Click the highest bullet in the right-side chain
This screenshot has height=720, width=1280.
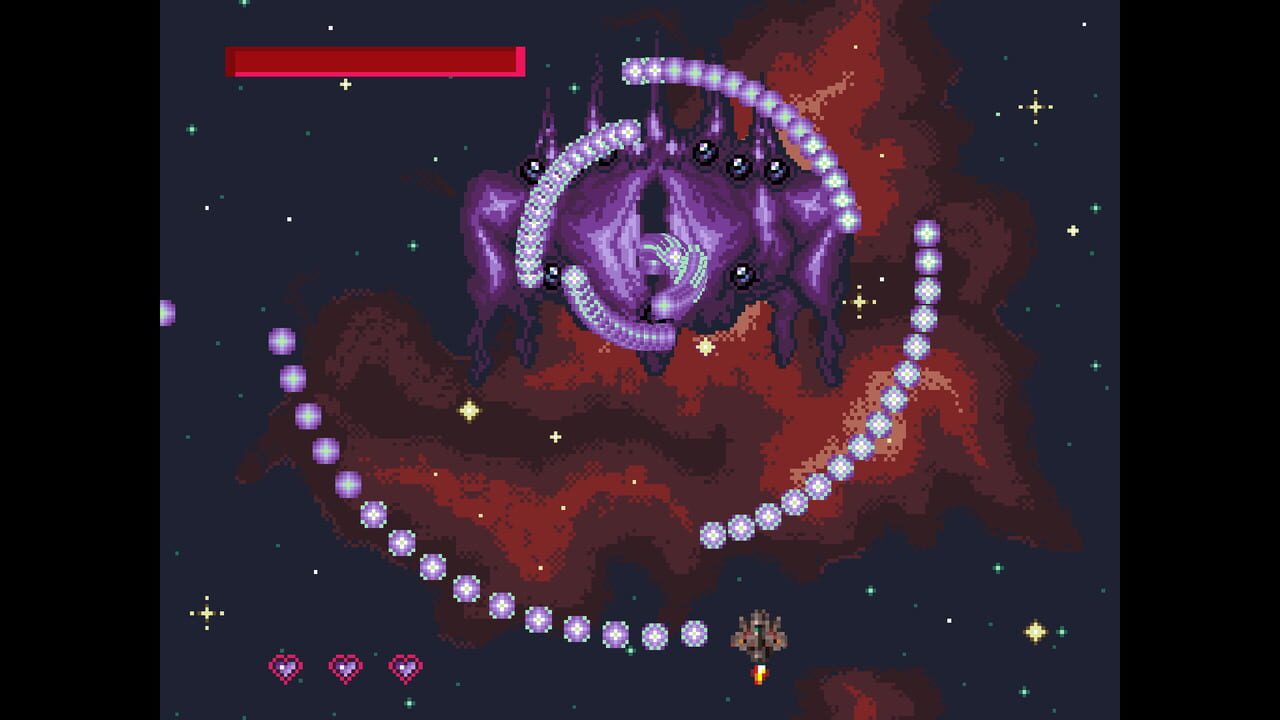click(x=925, y=233)
